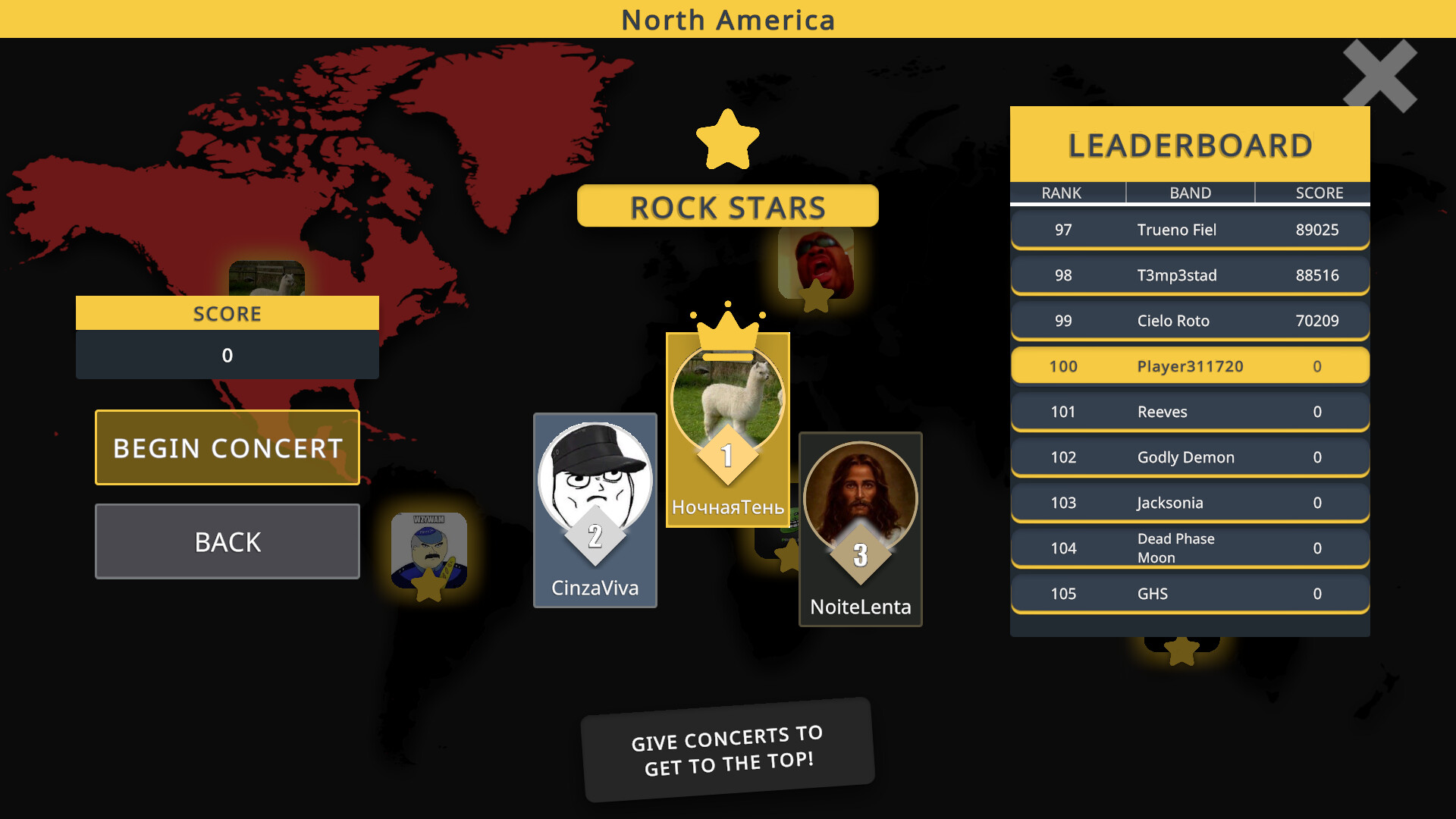This screenshot has width=1456, height=819.
Task: Start the concert with Begin Concert
Action: (x=227, y=447)
